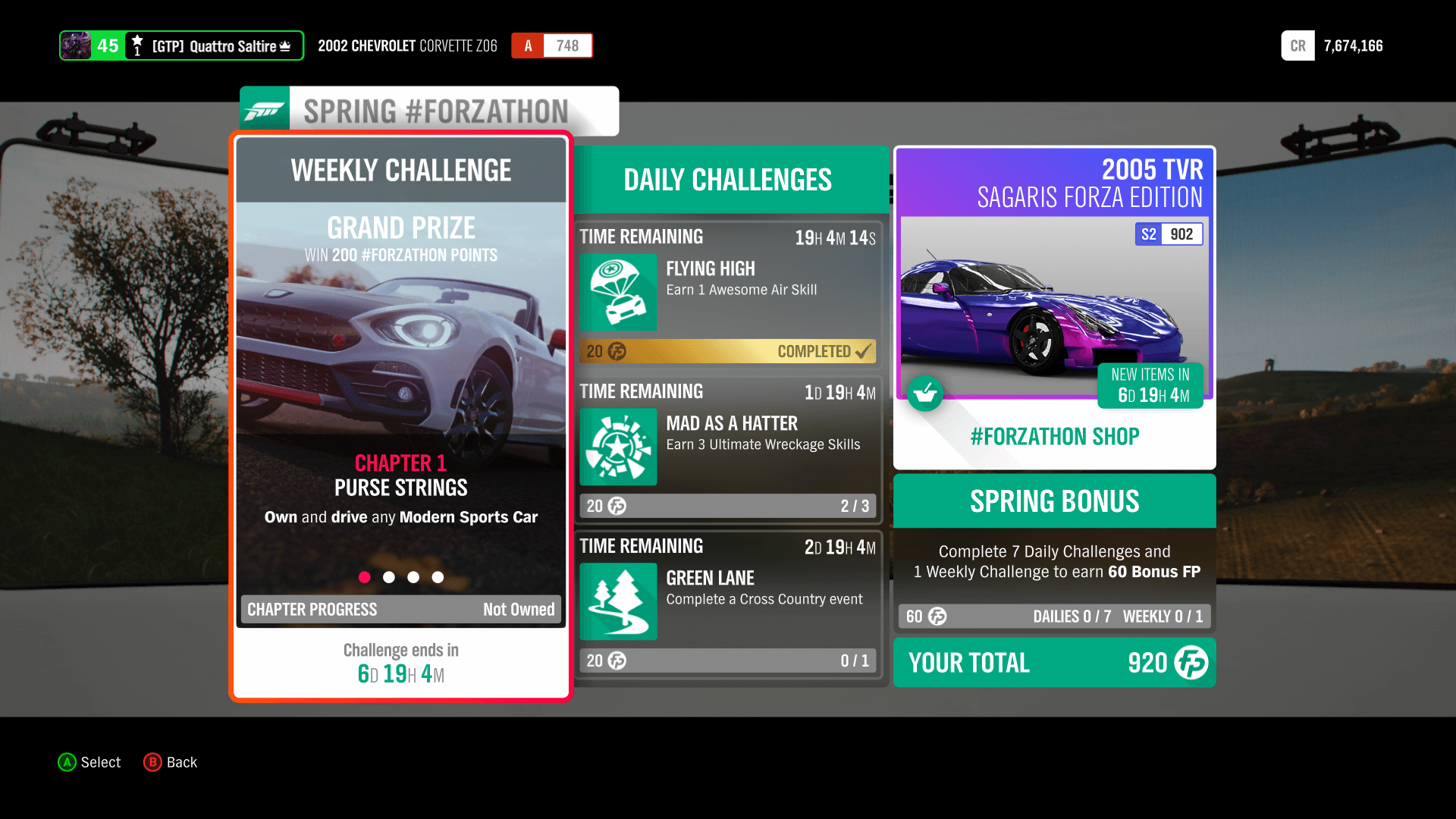
Task: Select the fourth chapter carousel dot
Action: (438, 577)
